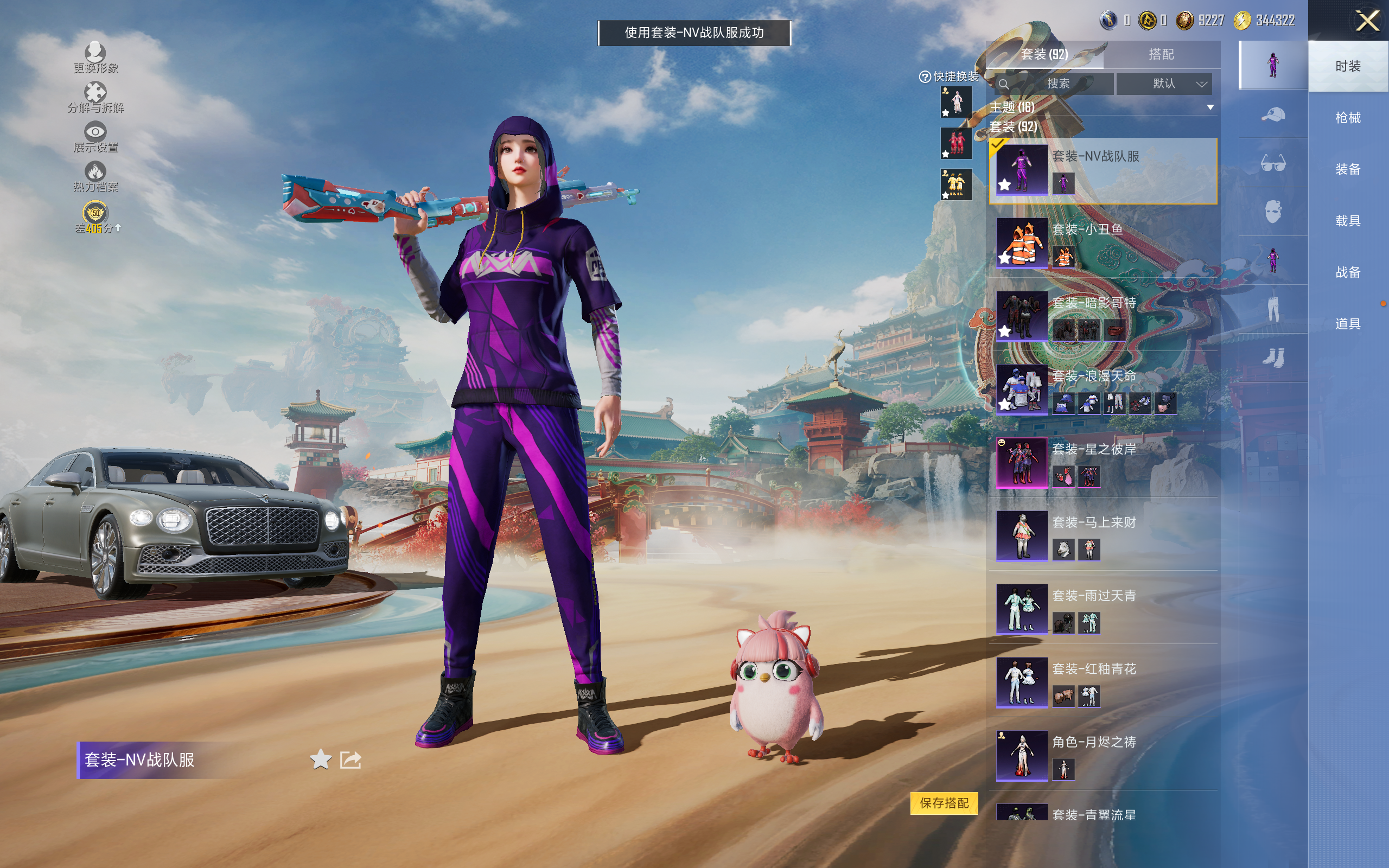Expand the 主题 (18) section
This screenshot has height=868, width=1389.
pos(1210,107)
